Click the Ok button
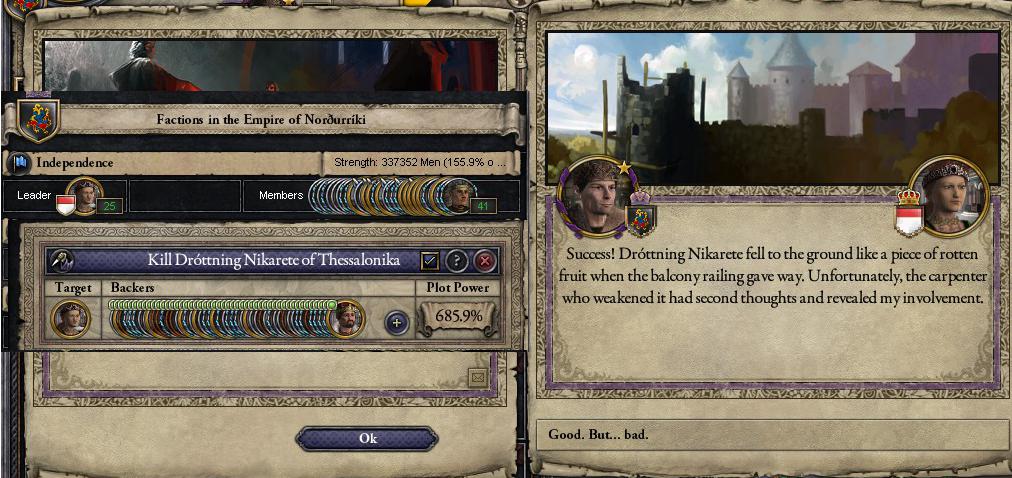 click(x=367, y=439)
